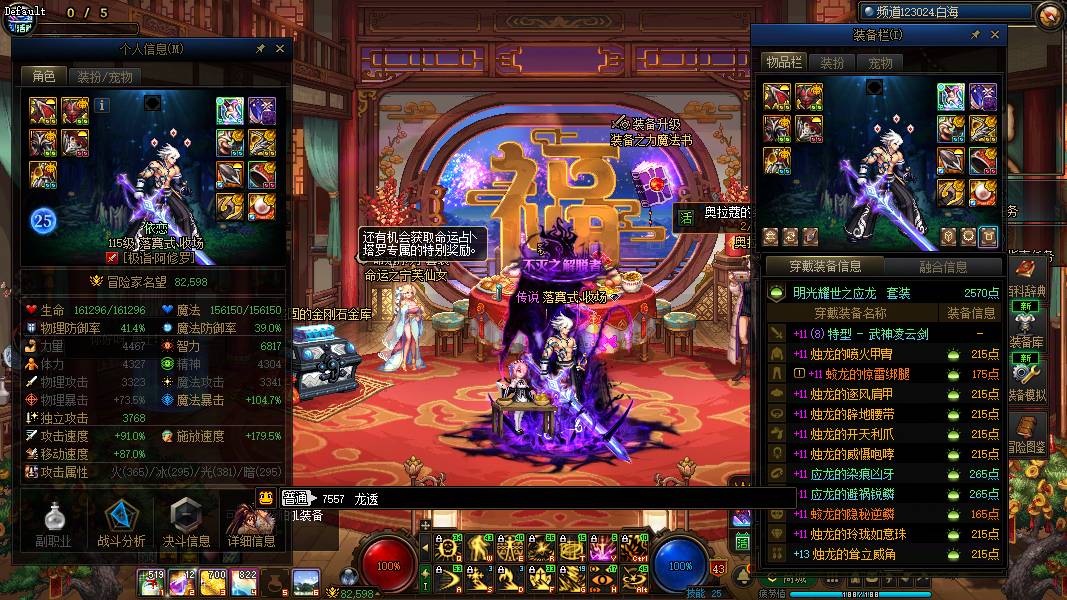Switch to the 装扮/宠物 tab
Image resolution: width=1067 pixels, height=600 pixels.
104,76
